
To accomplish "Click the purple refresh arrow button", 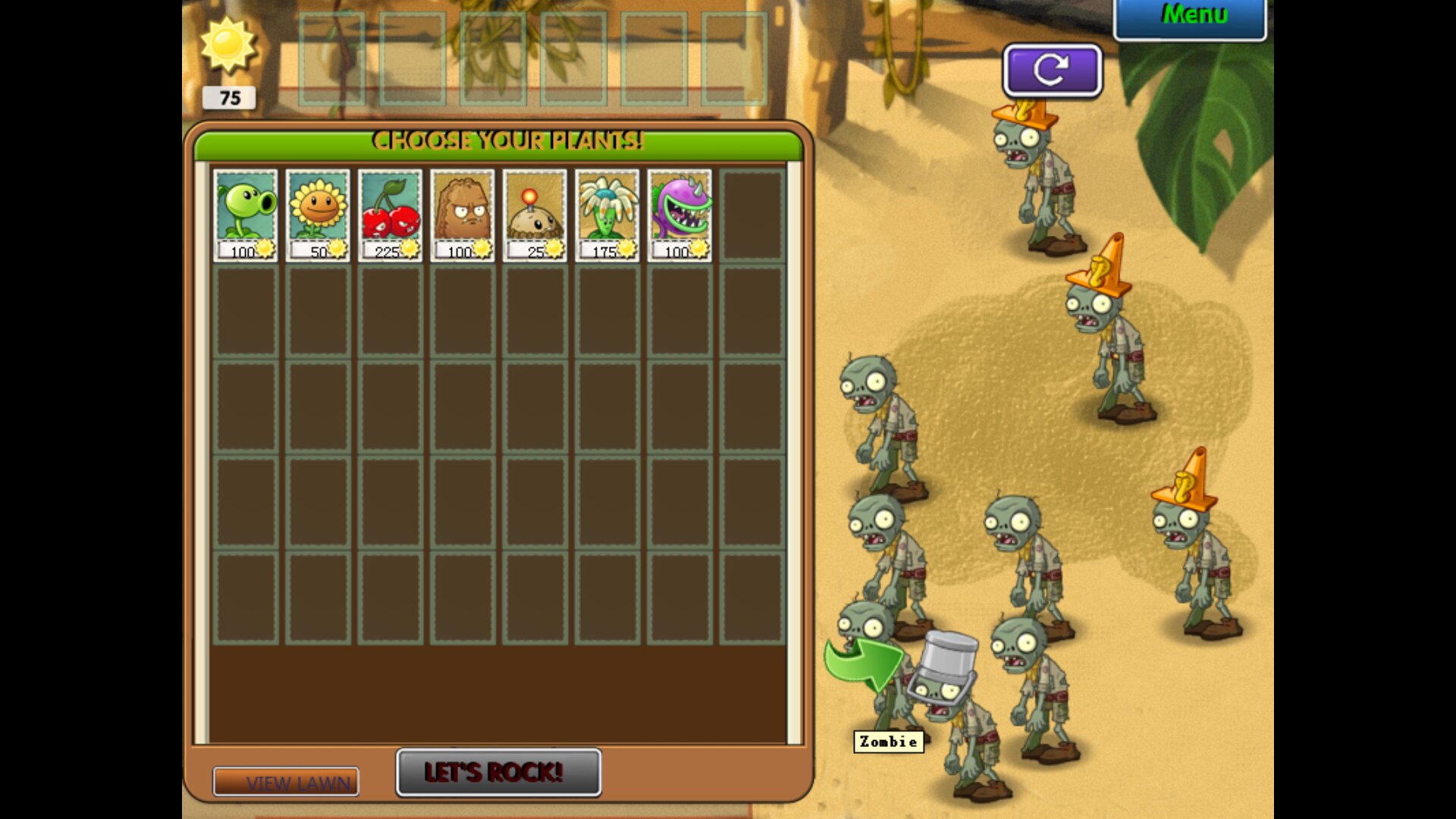I will (x=1052, y=71).
